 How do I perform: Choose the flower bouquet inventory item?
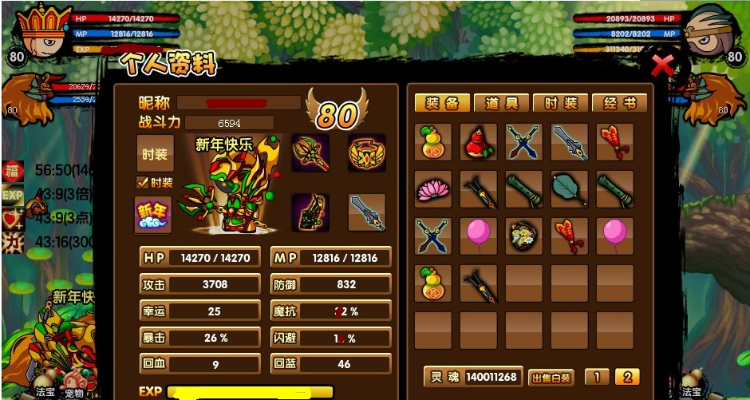point(524,236)
